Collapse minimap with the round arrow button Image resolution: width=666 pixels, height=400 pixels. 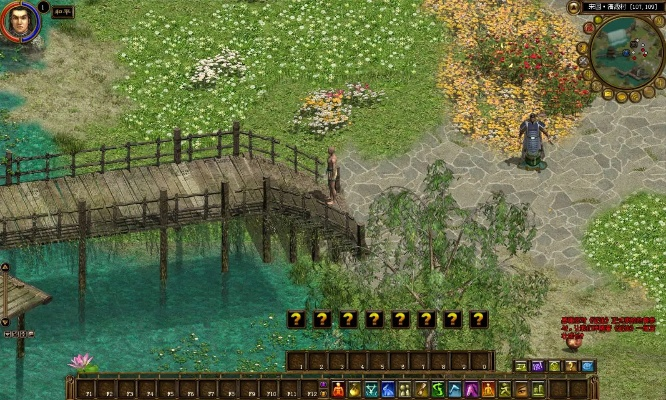click(x=574, y=8)
